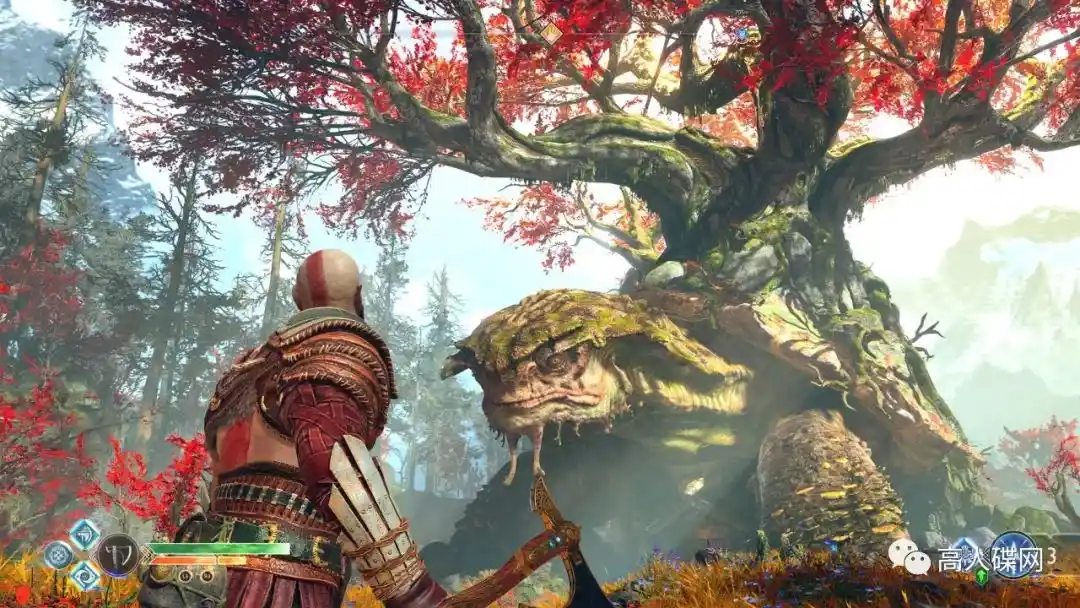The image size is (1080, 608).
Task: Activate the upper diamond runic attack icon
Action: tap(84, 534)
